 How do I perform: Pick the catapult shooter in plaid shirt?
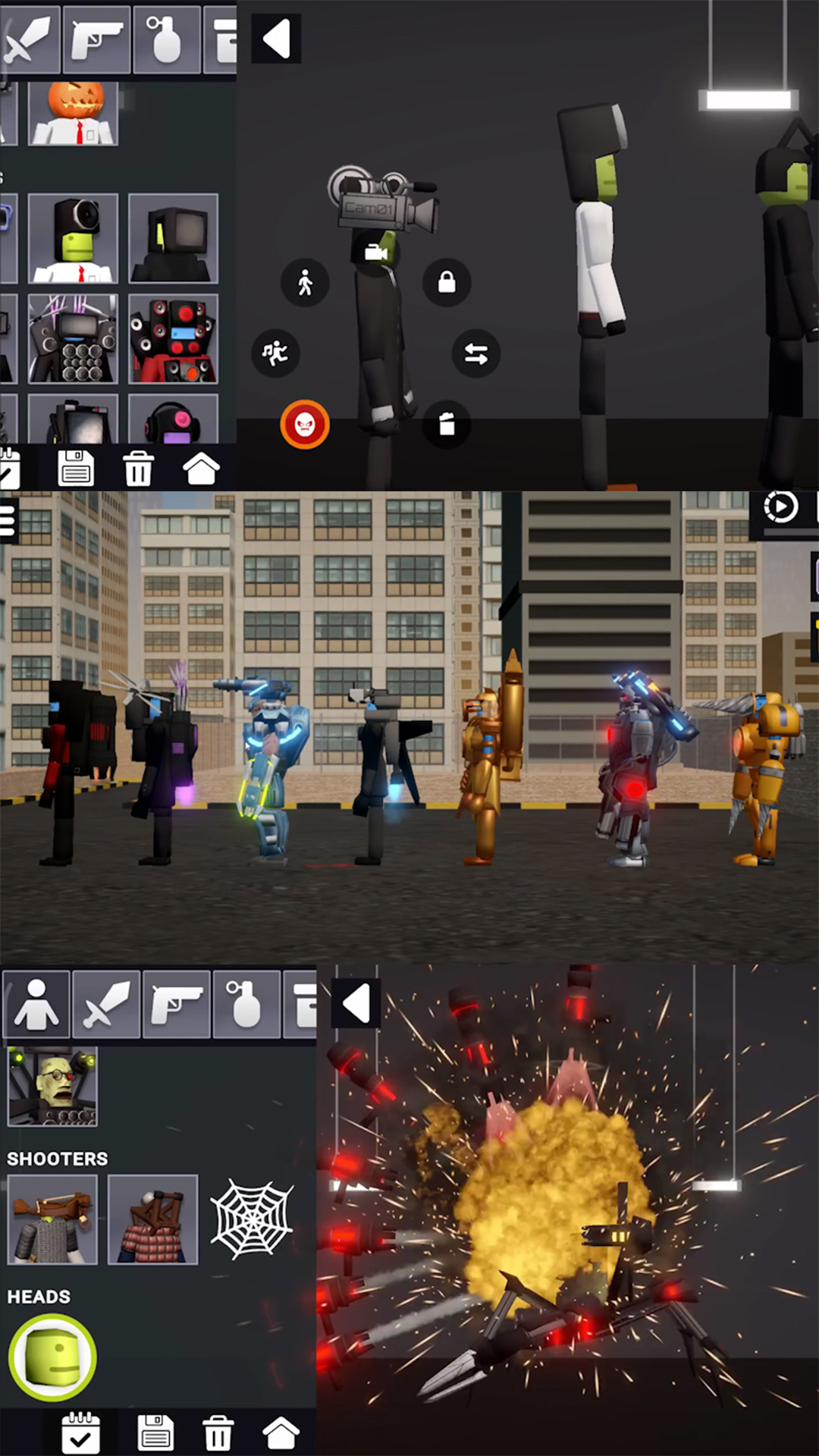click(153, 1219)
